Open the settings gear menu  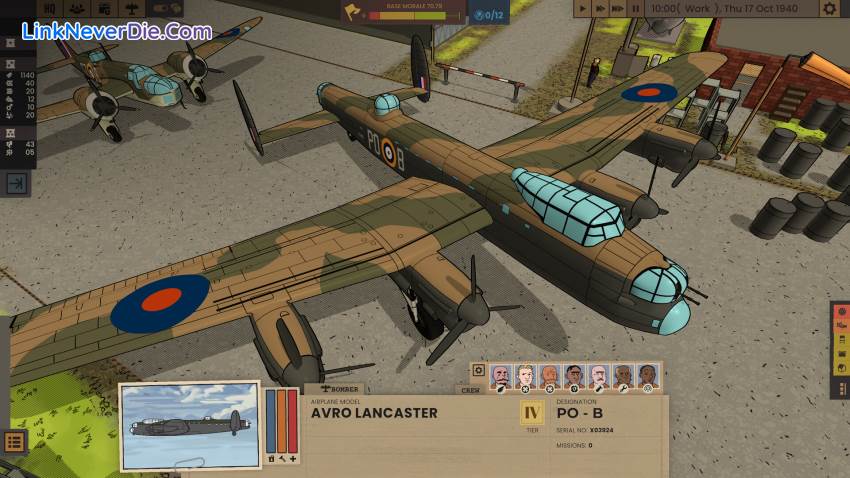click(x=830, y=9)
